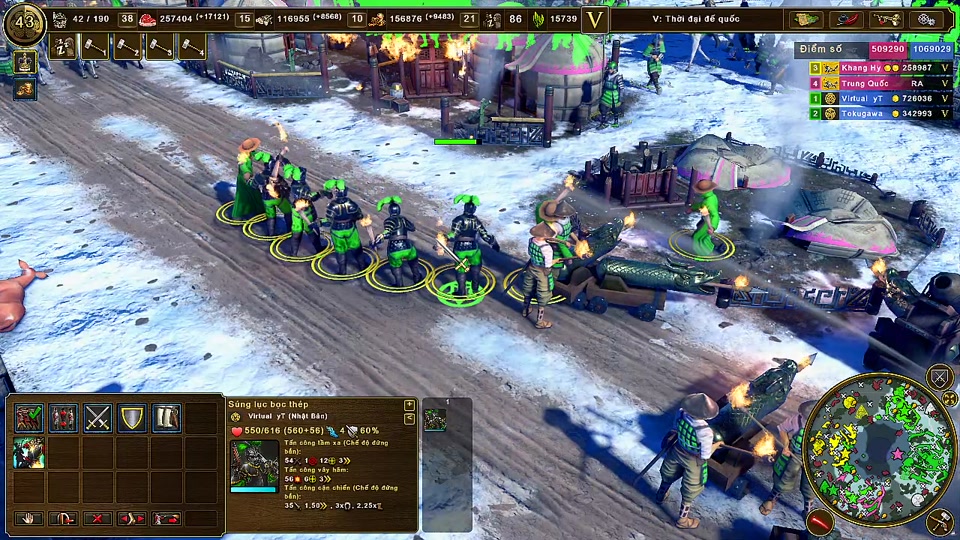Select Tokugawa in the player score list
Screen dimensions: 960x540
tap(860, 114)
